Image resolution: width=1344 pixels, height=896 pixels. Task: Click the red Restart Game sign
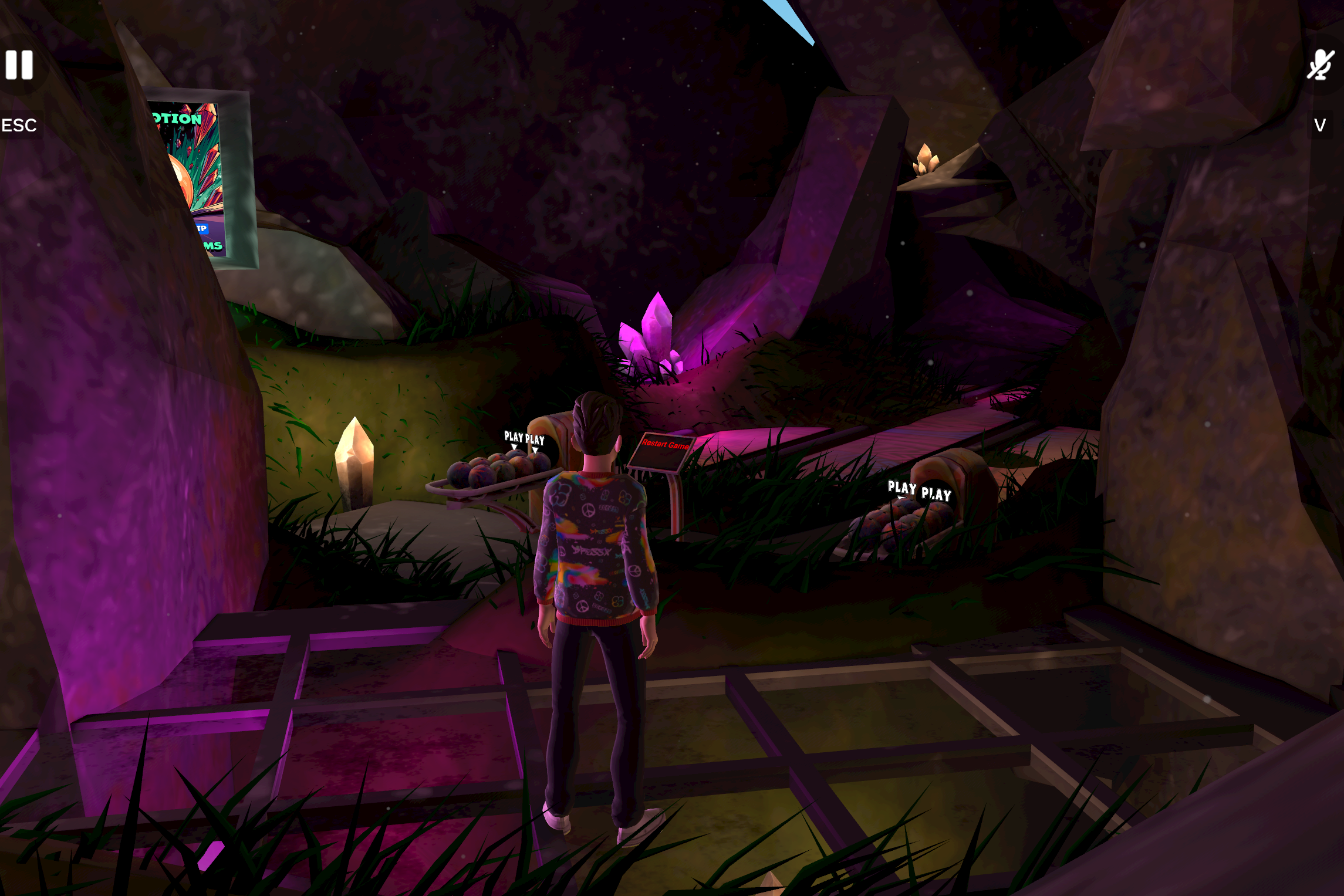coord(664,446)
